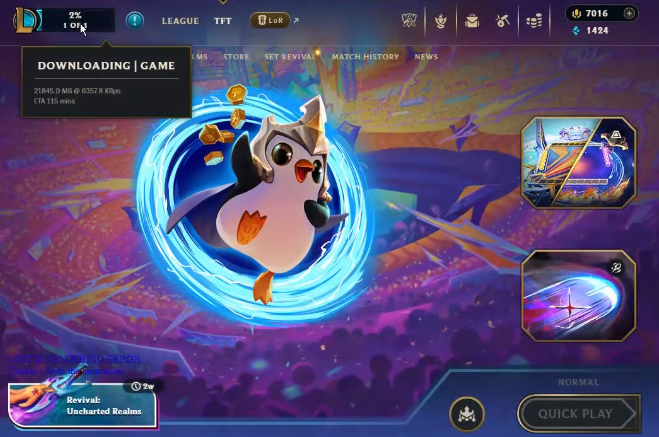Click the round crown icon beside Quick Play

click(x=467, y=413)
